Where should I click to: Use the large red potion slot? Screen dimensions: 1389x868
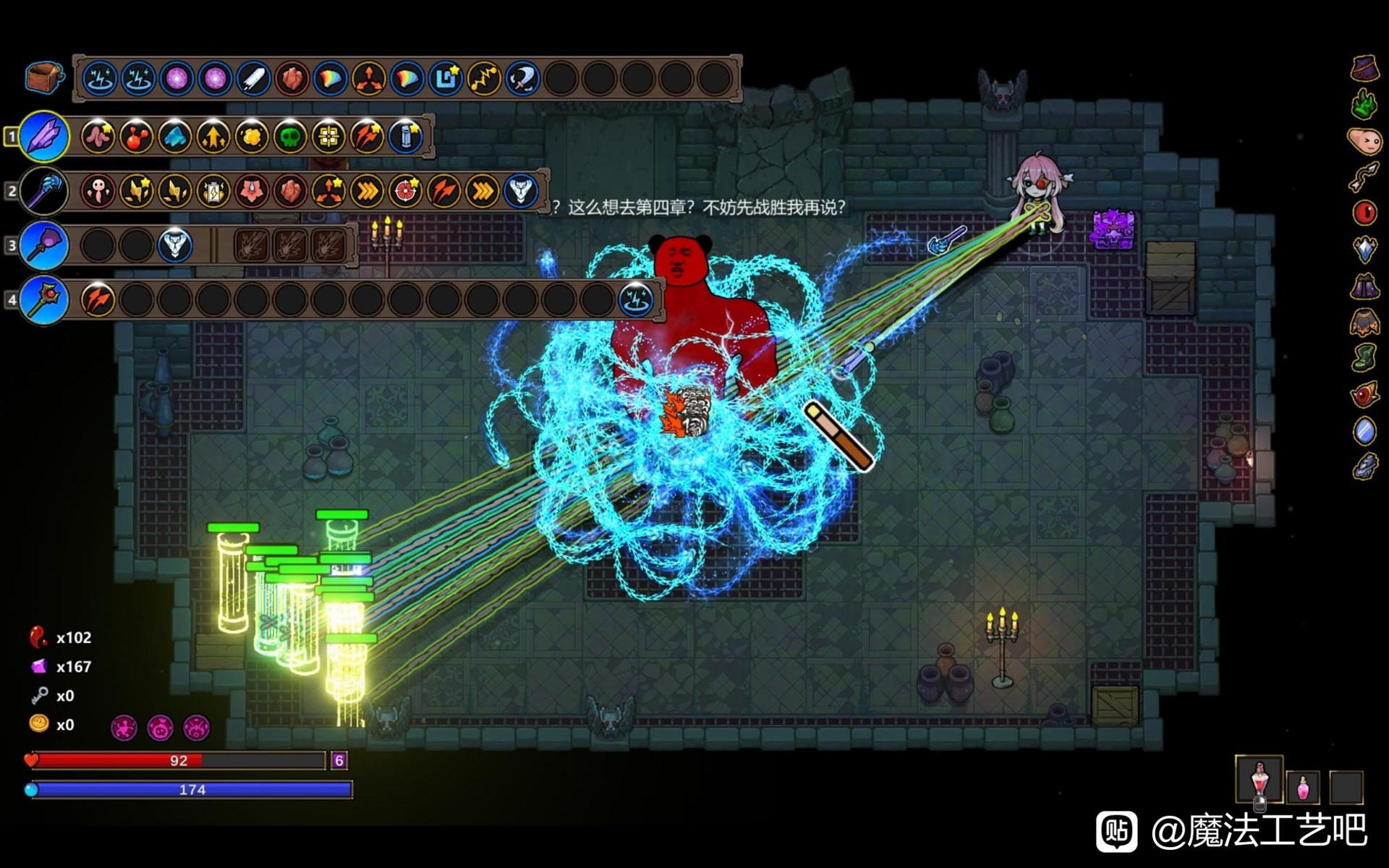point(1260,780)
